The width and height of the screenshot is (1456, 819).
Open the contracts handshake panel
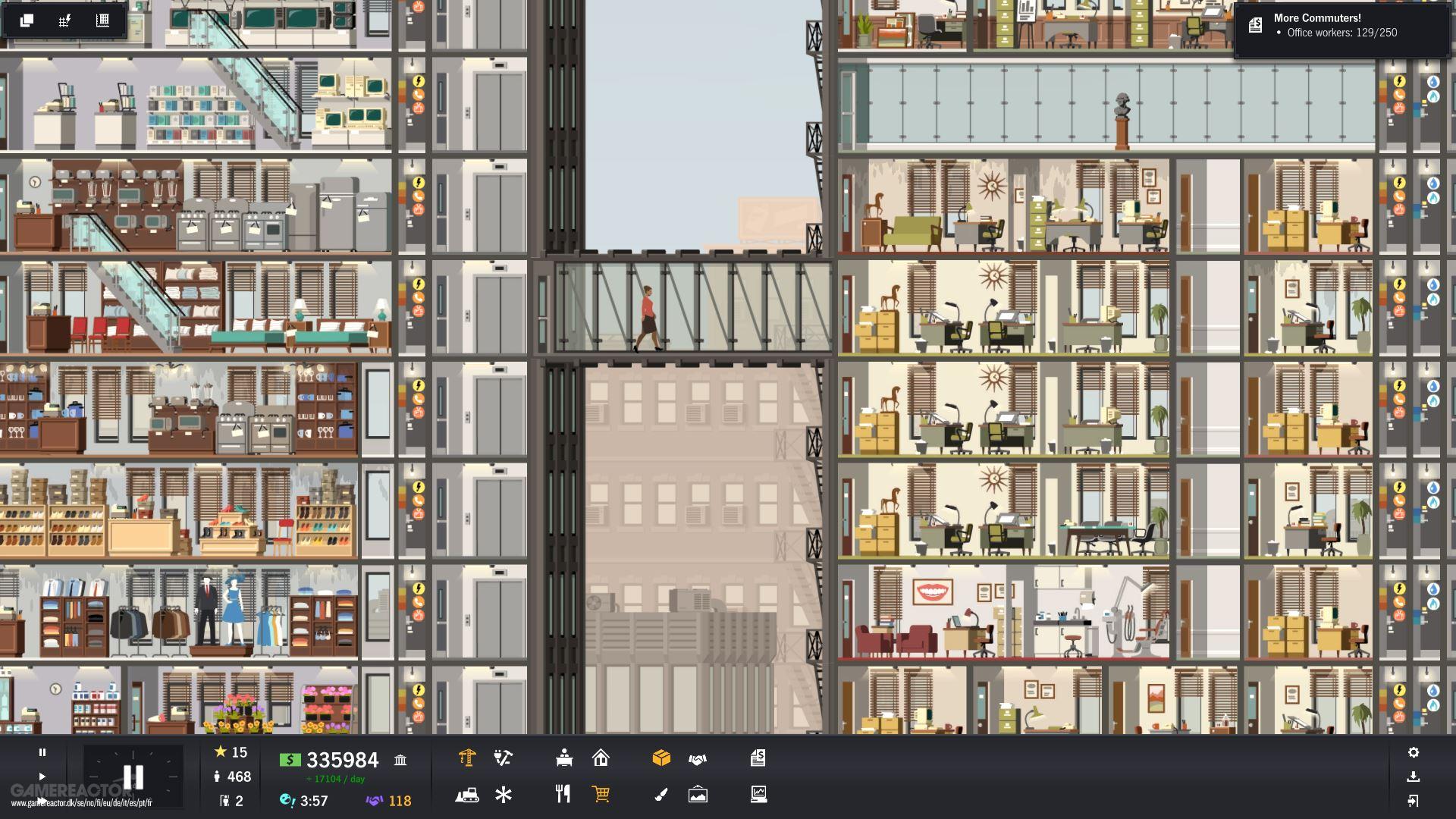click(698, 758)
